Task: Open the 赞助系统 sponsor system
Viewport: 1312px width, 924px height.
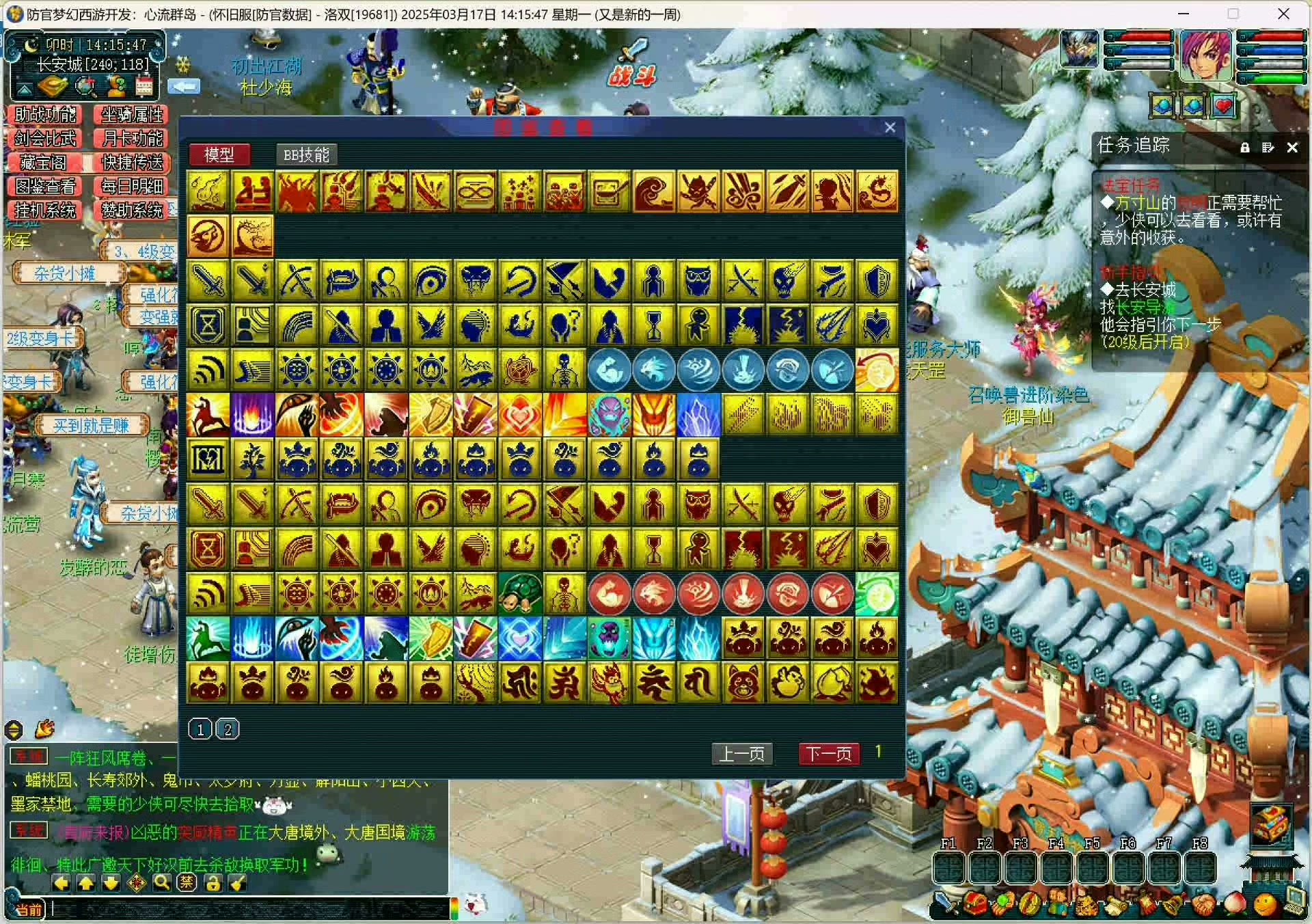Action: [x=132, y=210]
